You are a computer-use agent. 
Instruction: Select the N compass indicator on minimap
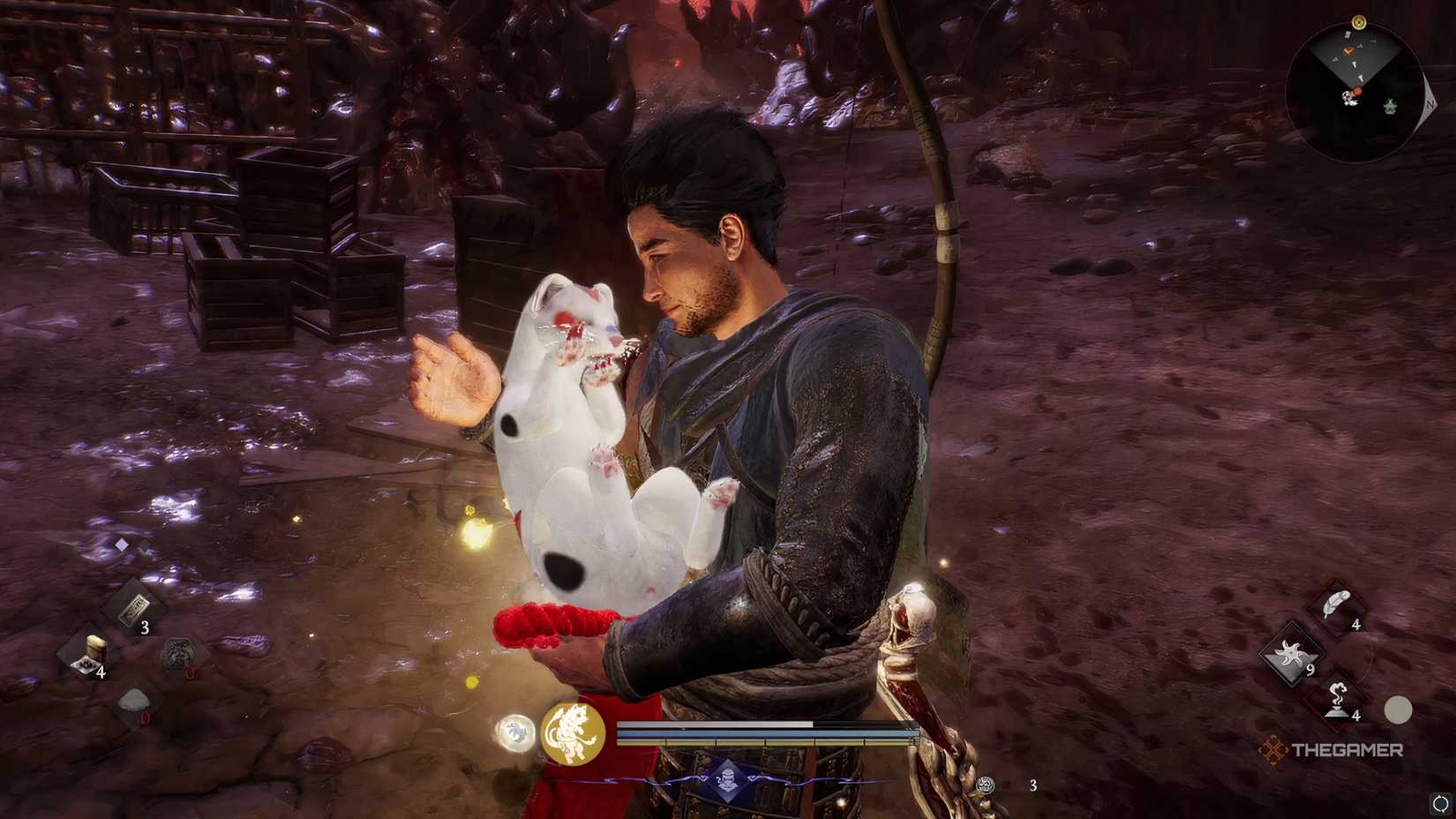point(1430,105)
